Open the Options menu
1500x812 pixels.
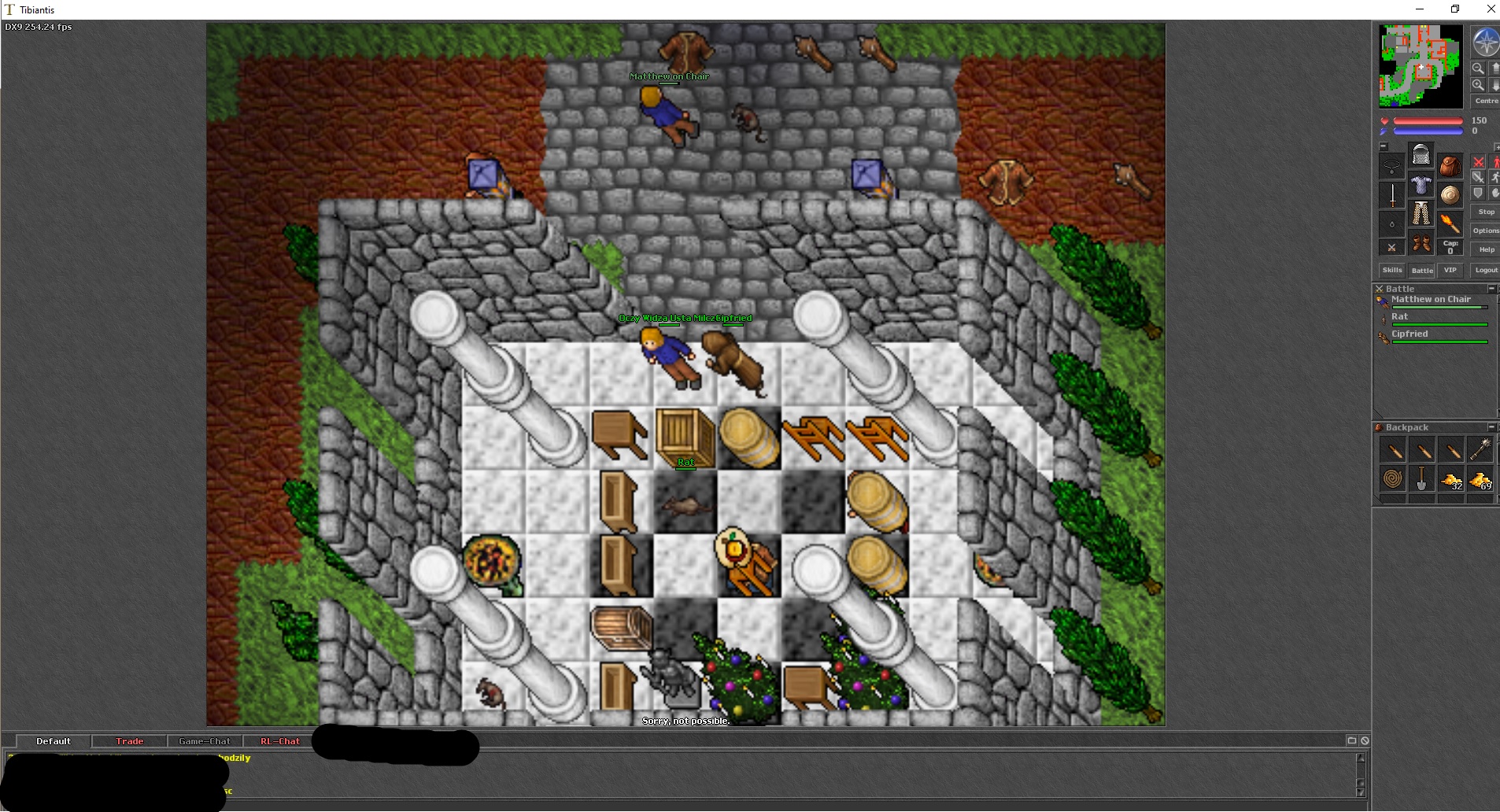click(x=1486, y=231)
